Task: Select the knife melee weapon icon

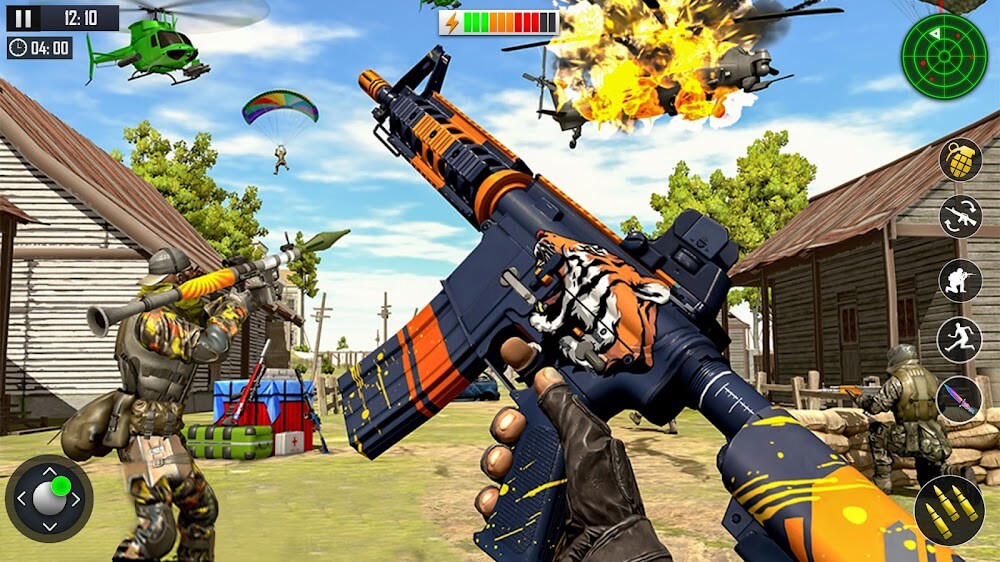Action: click(x=960, y=399)
